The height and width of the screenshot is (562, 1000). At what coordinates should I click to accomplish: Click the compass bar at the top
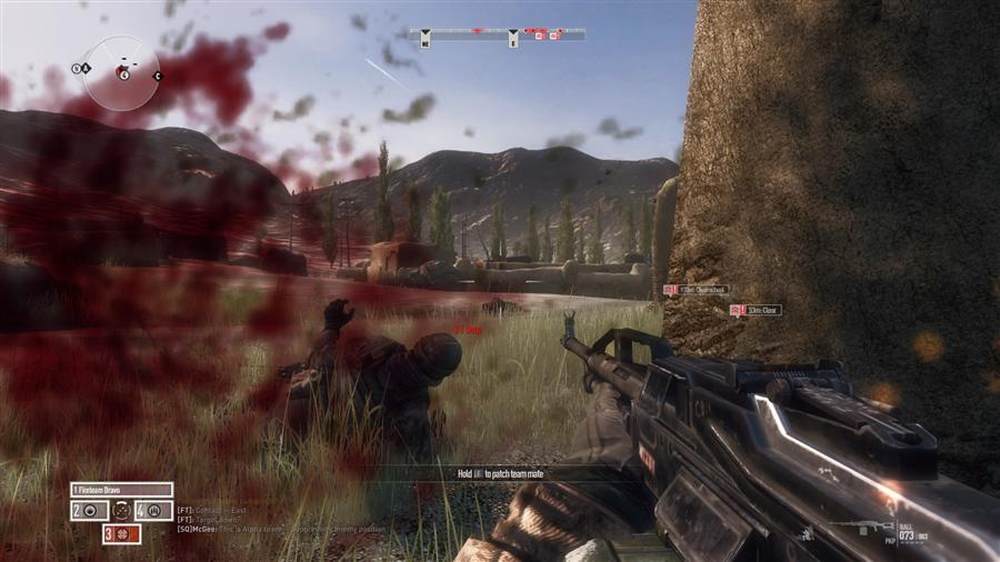pos(497,34)
